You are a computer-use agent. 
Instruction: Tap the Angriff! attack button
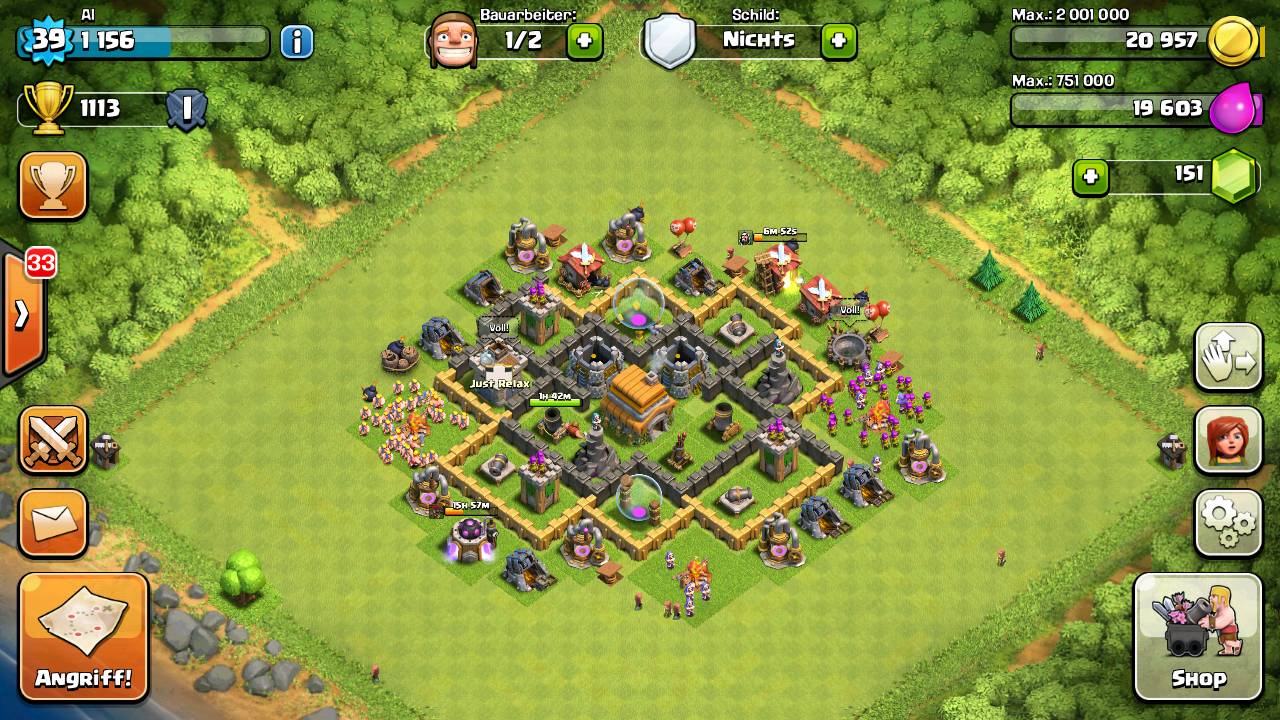(83, 637)
